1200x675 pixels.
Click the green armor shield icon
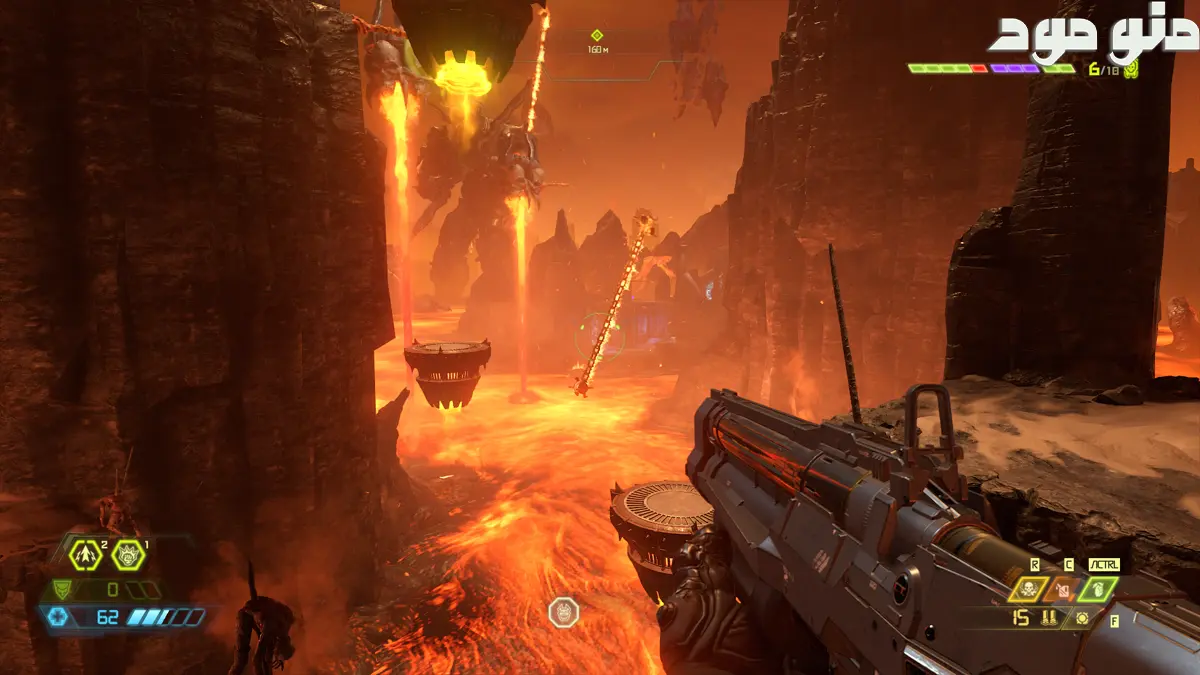pos(62,590)
